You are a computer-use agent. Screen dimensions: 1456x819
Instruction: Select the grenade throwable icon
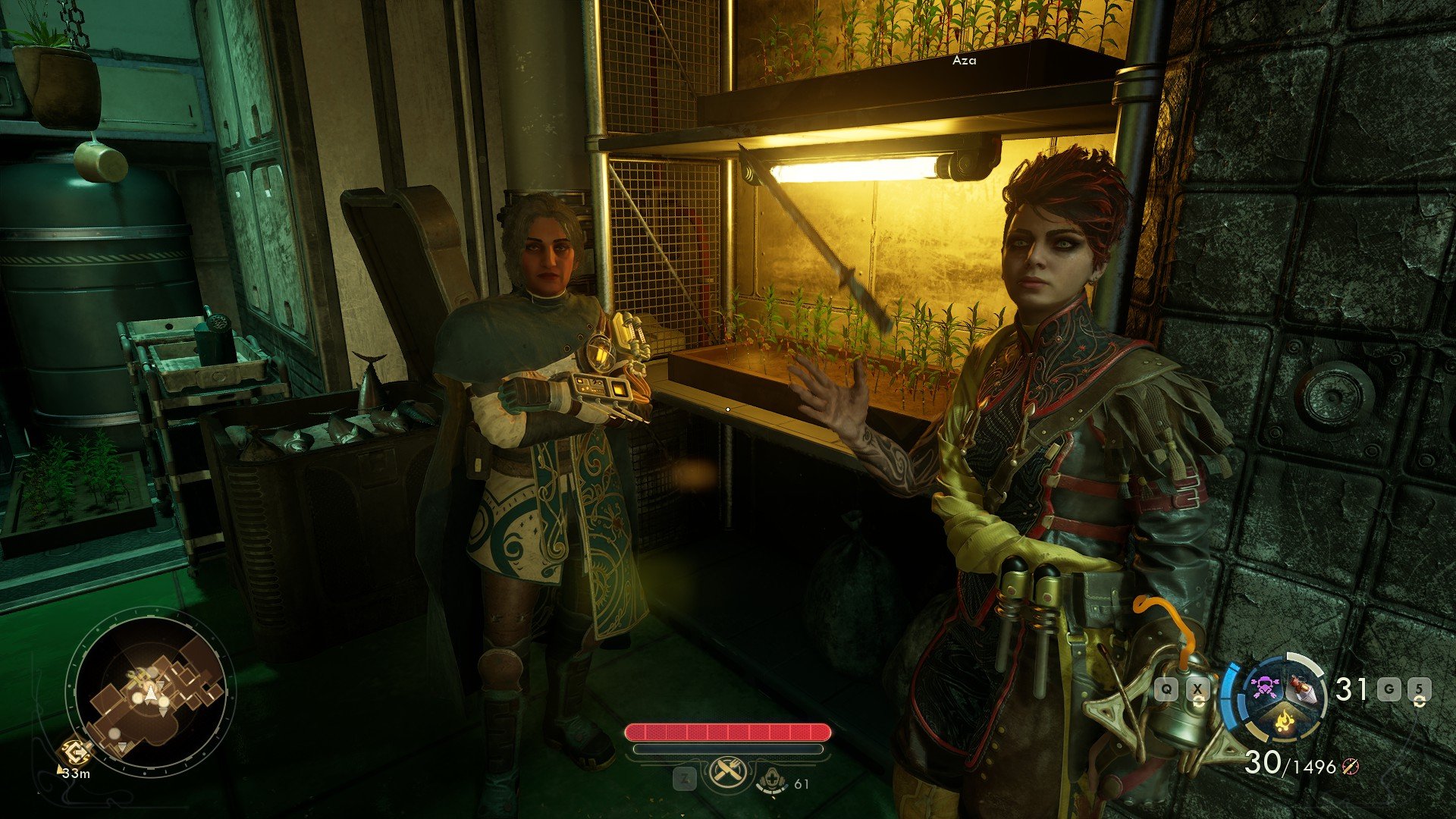coord(1301,691)
